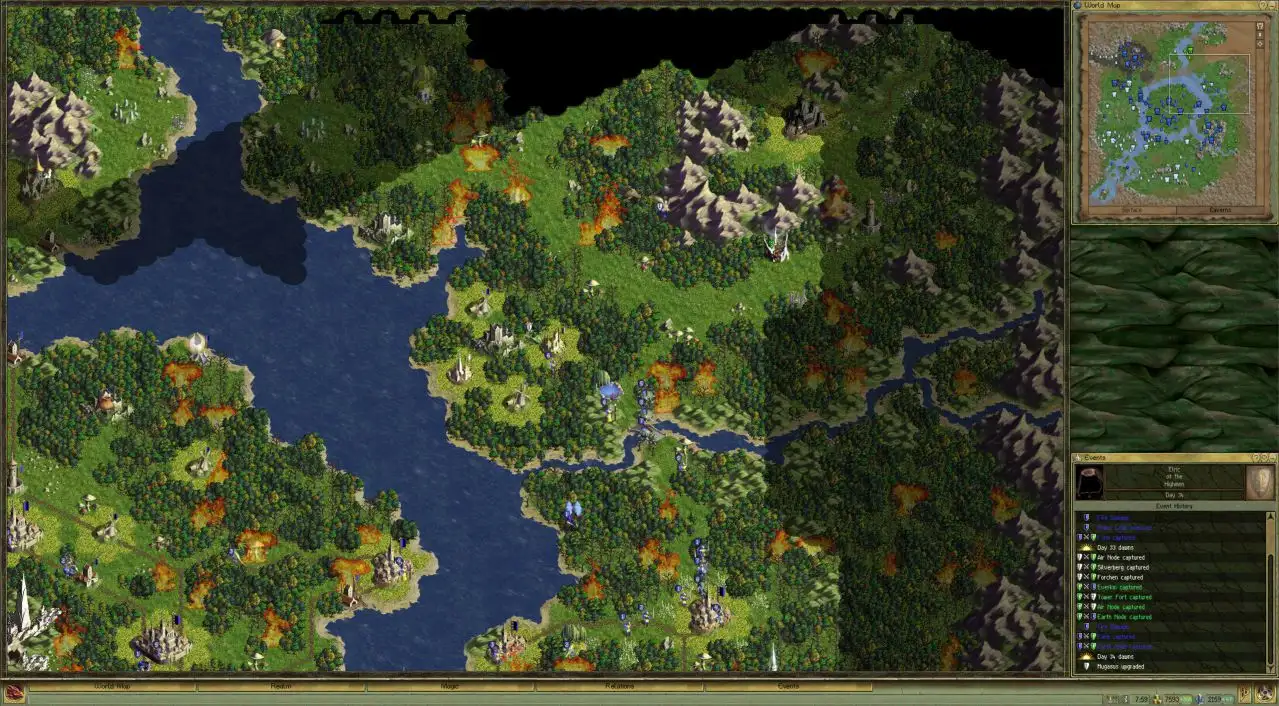
Task: Click the event history scroll-down arrow
Action: point(1268,668)
